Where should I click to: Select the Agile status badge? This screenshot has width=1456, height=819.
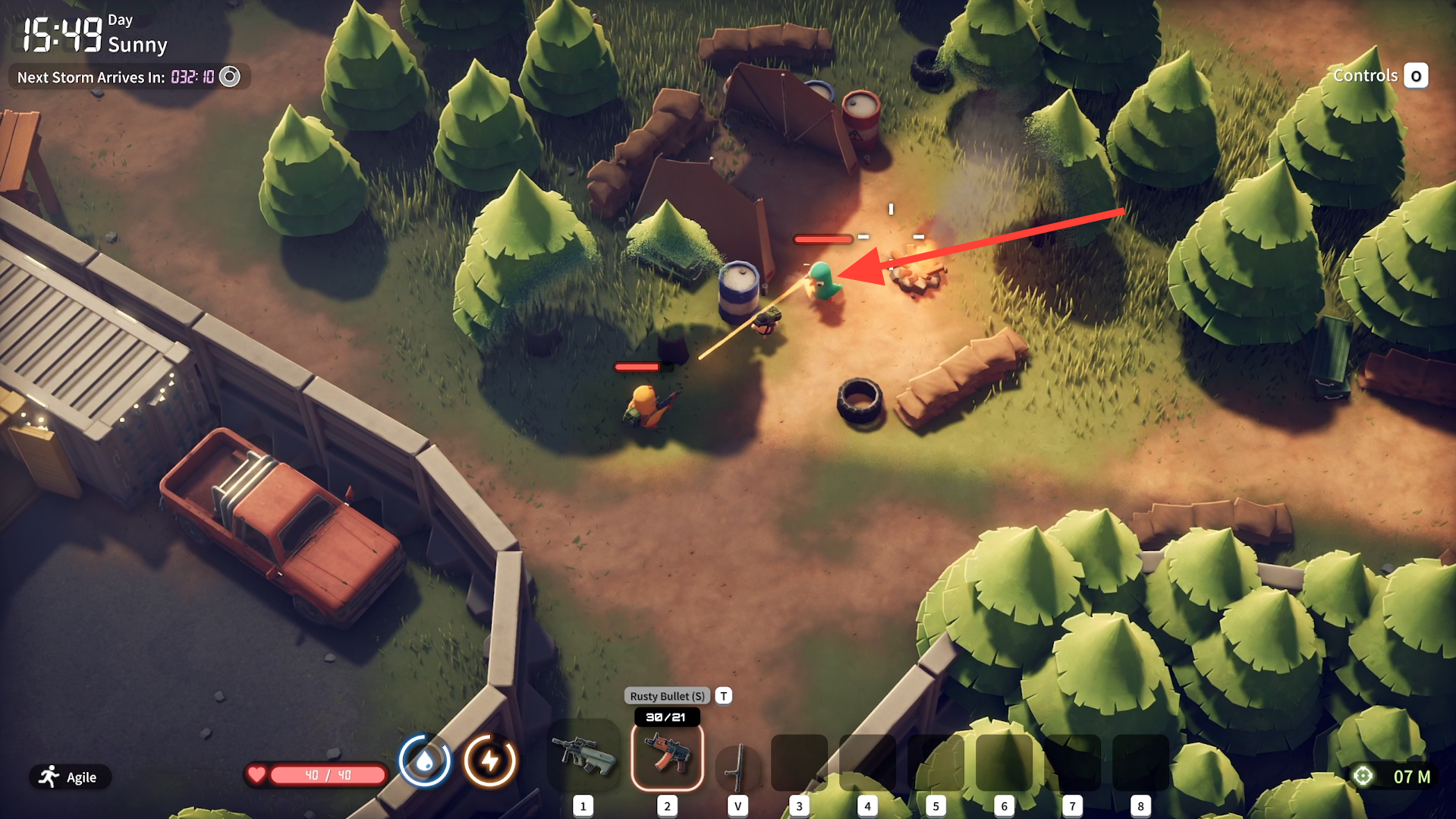(70, 776)
